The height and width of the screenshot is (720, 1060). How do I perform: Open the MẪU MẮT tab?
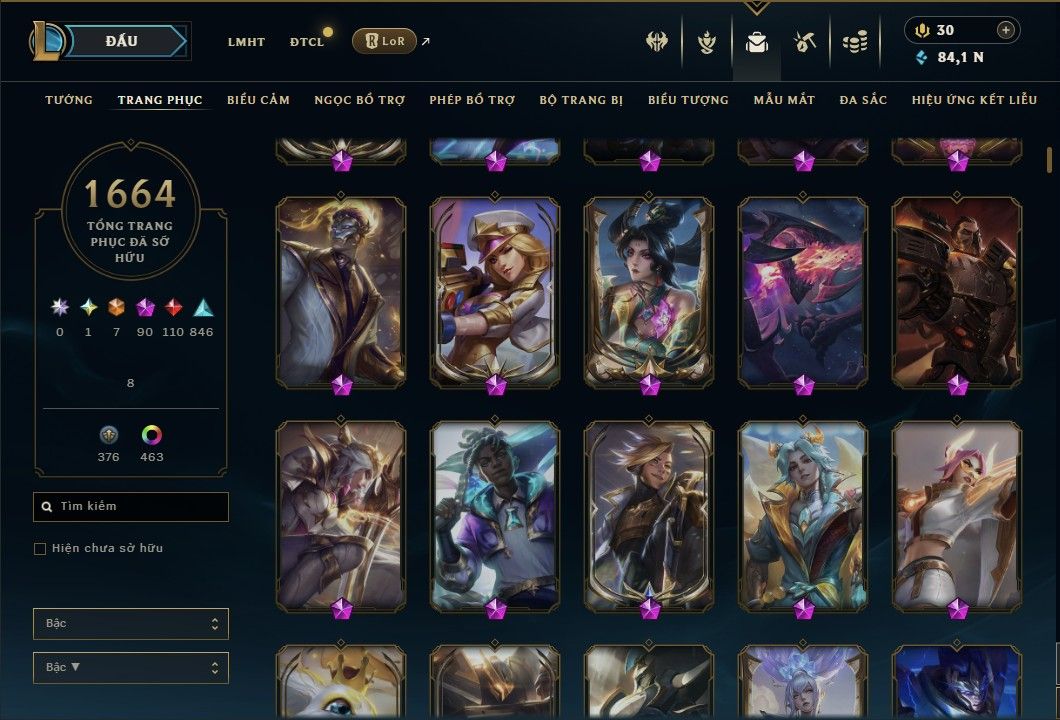click(x=784, y=100)
